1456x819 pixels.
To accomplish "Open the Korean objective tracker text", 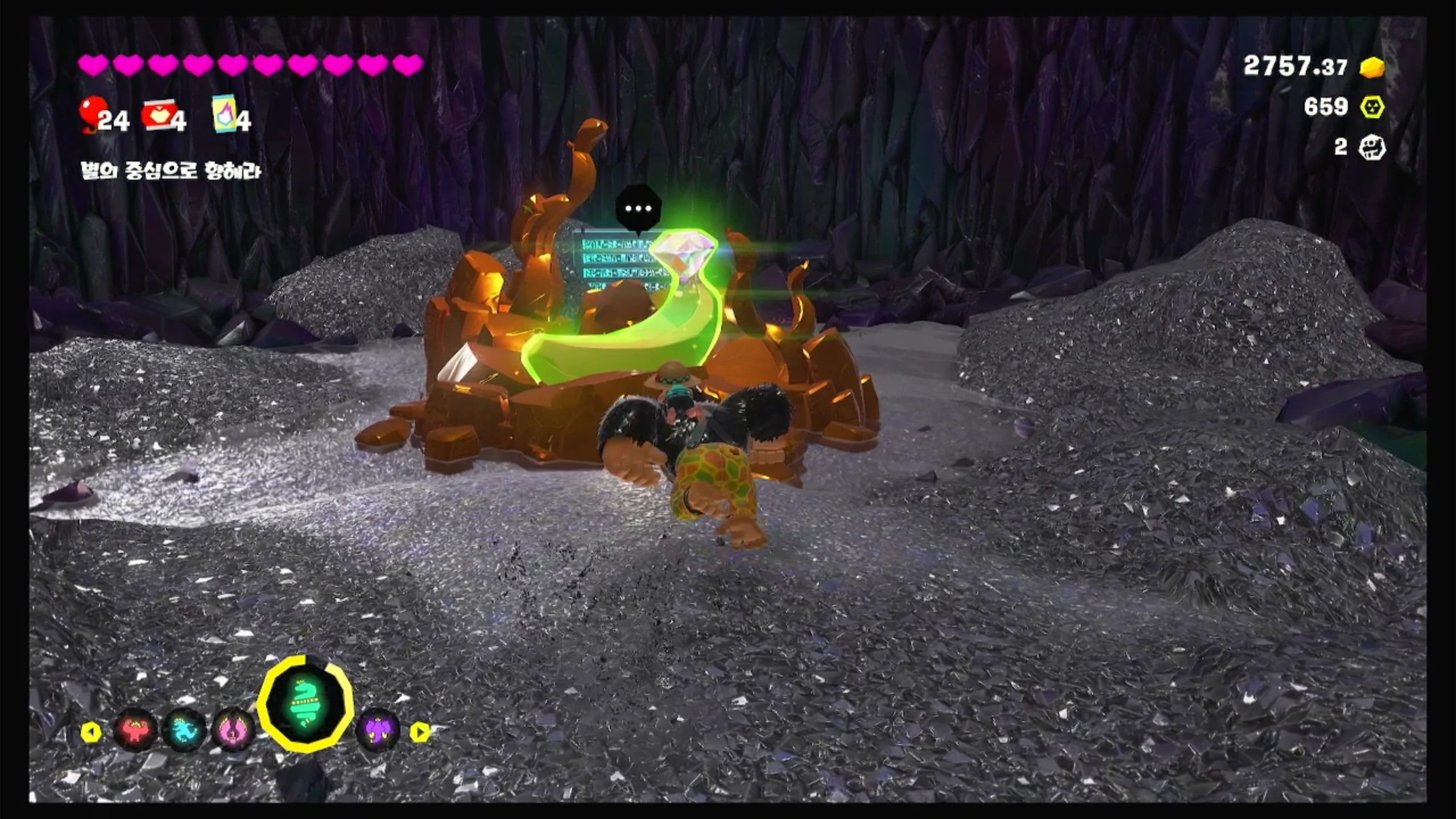I will 171,171.
